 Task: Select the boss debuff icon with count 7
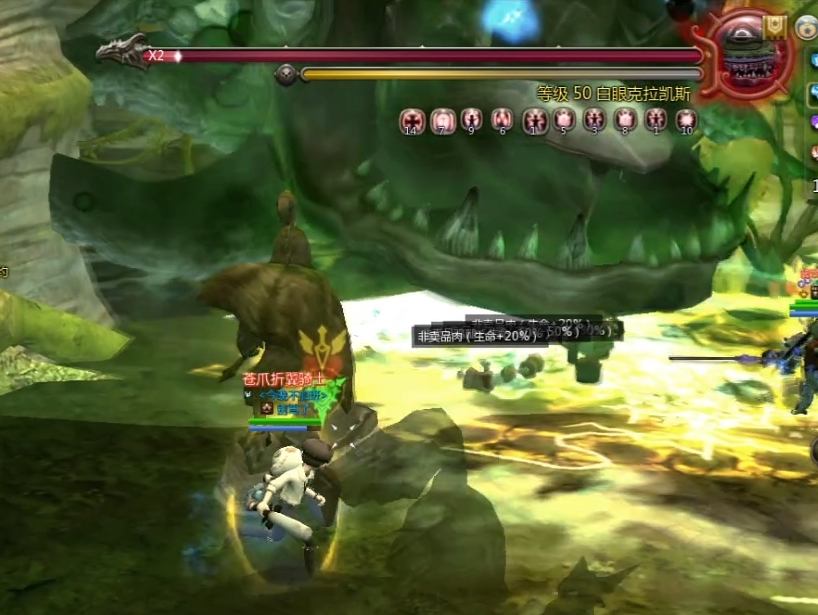click(442, 121)
